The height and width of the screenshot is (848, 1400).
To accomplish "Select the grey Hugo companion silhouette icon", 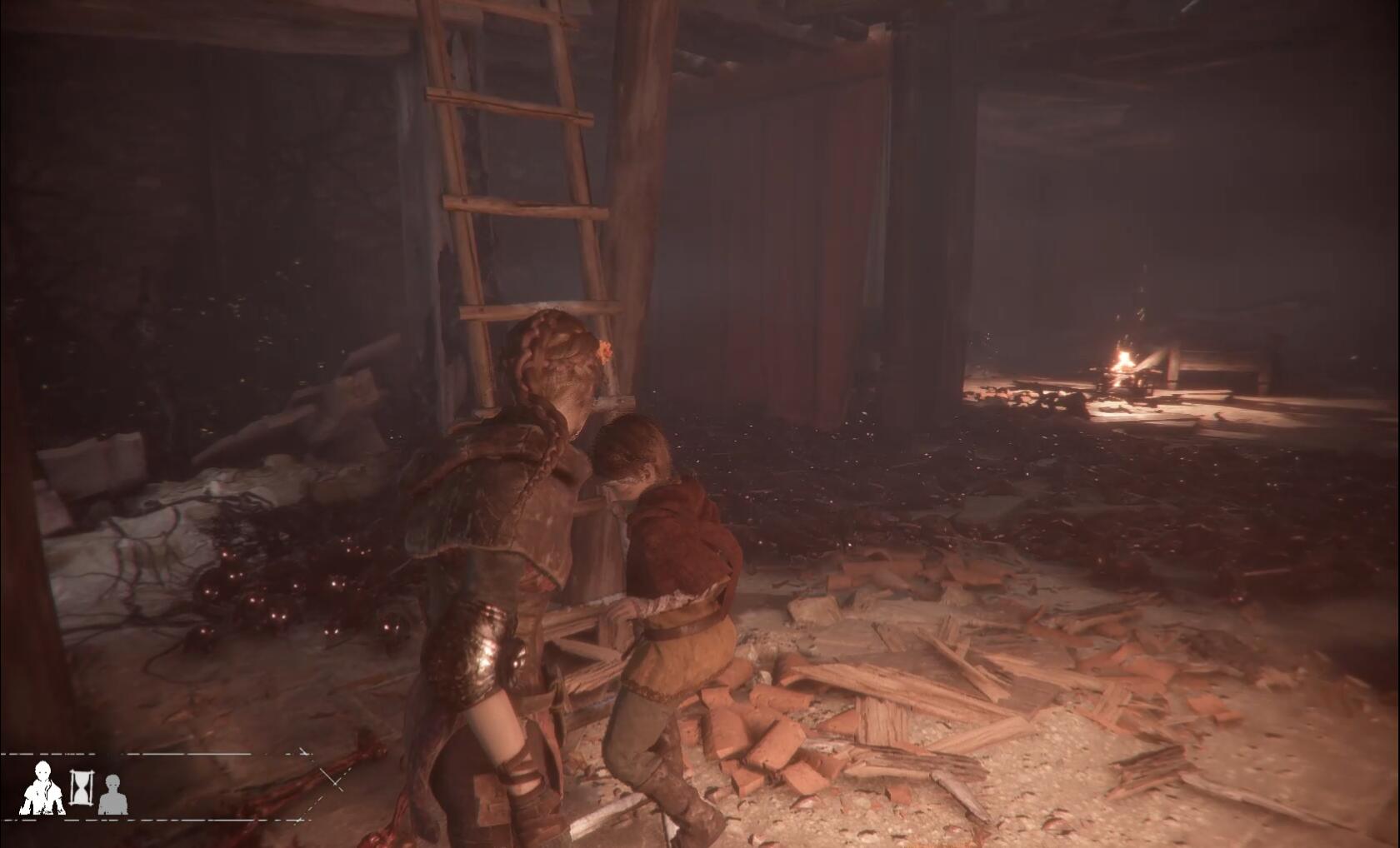I will pyautogui.click(x=112, y=794).
